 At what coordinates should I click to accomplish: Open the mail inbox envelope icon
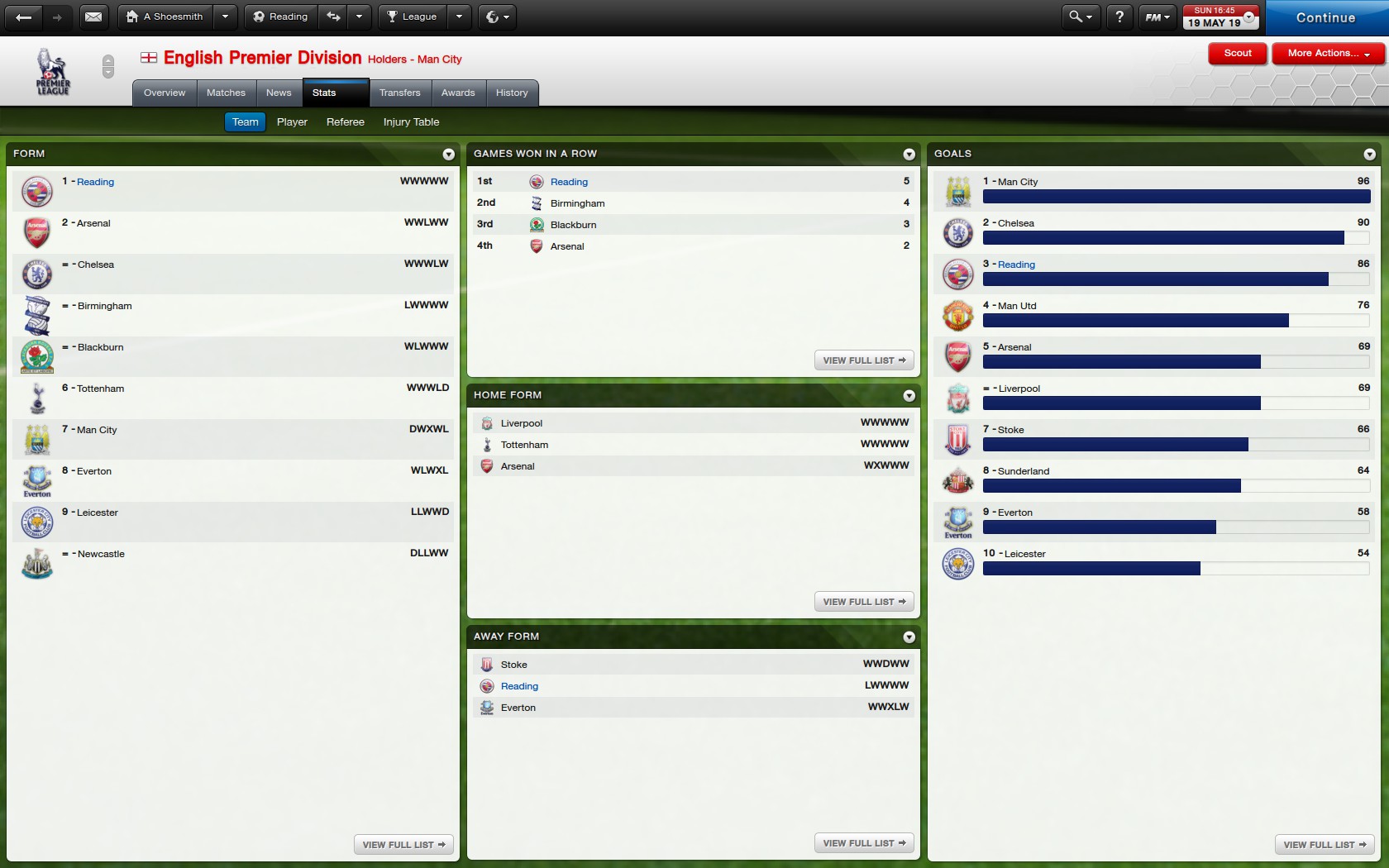click(93, 17)
